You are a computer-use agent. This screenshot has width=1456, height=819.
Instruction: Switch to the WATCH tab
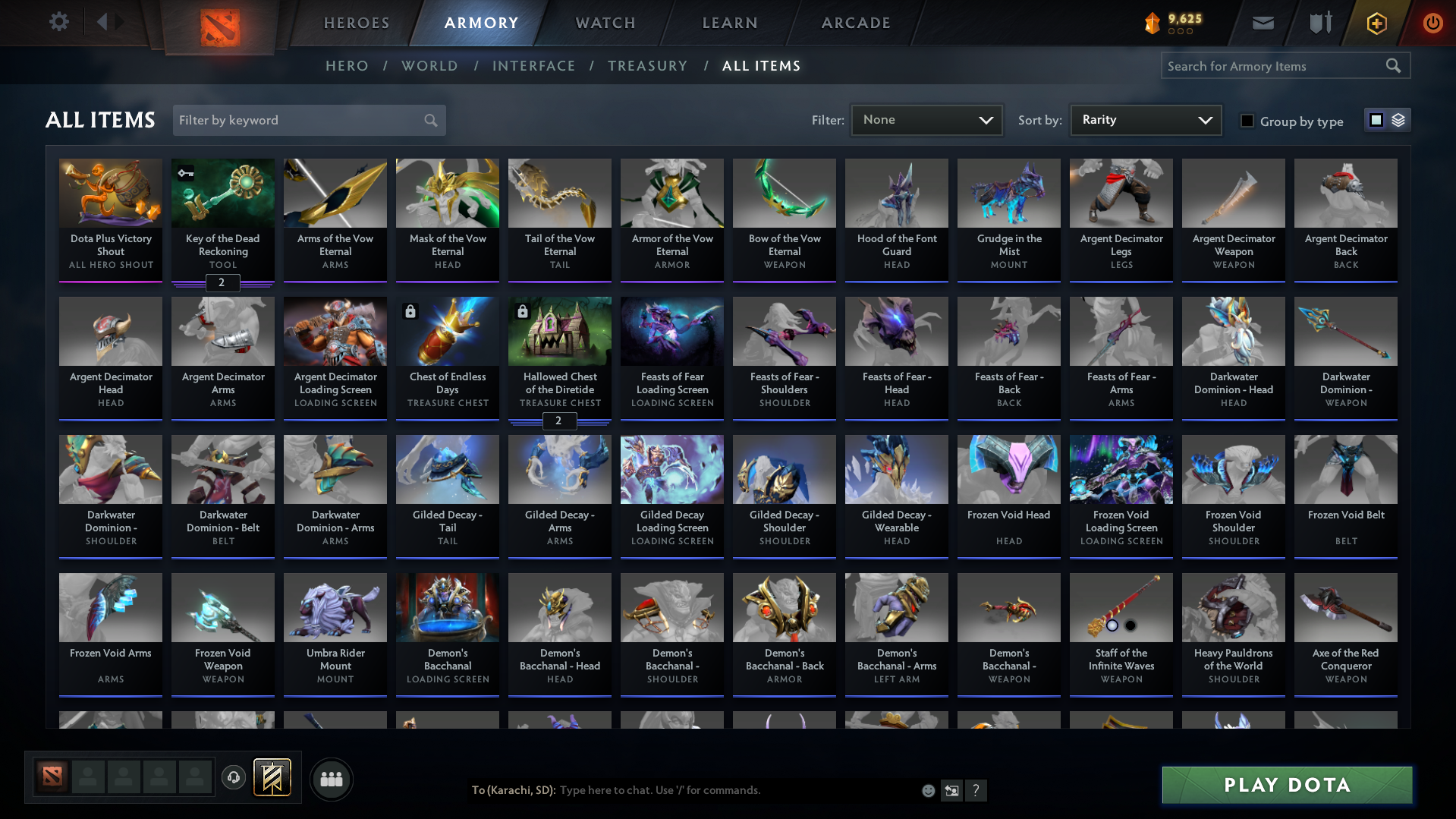(605, 23)
